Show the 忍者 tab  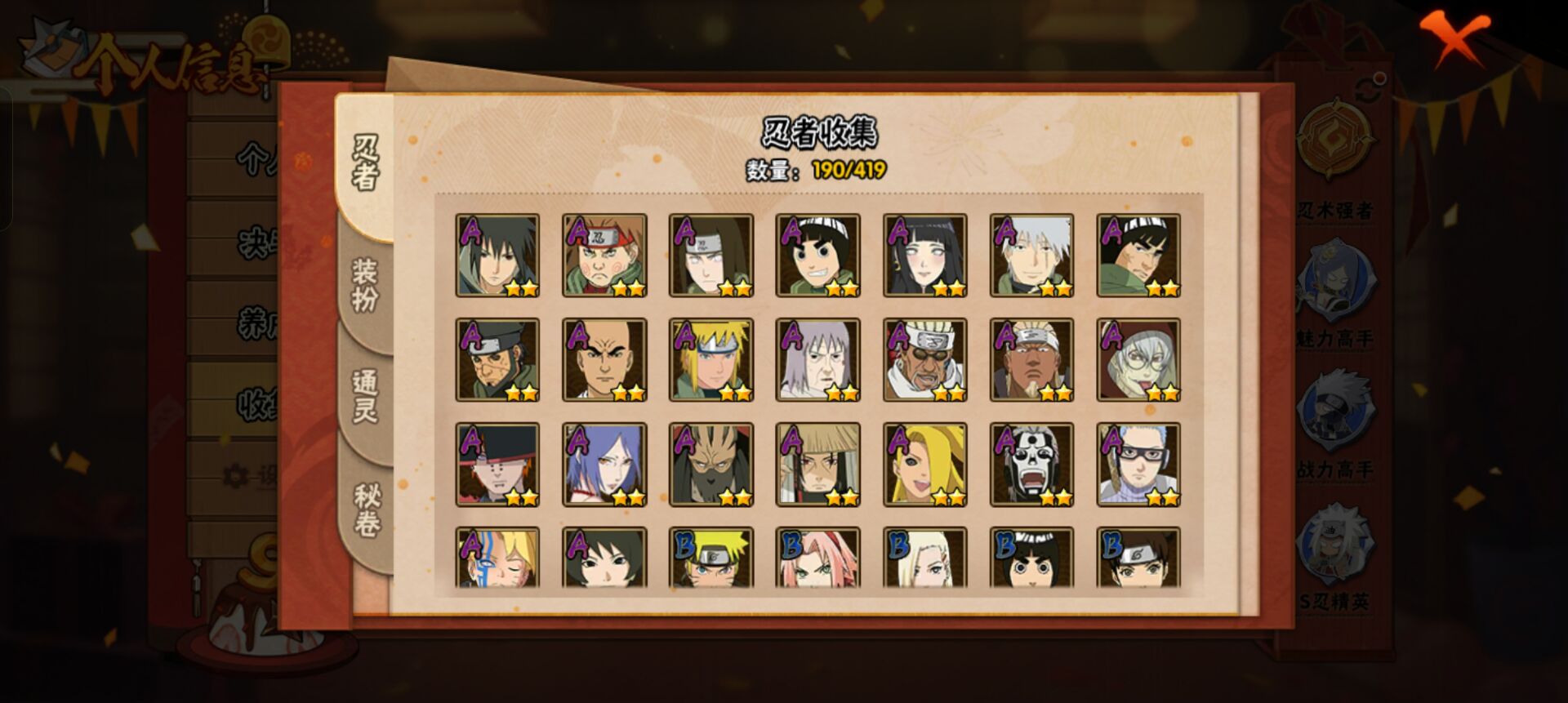(365, 162)
